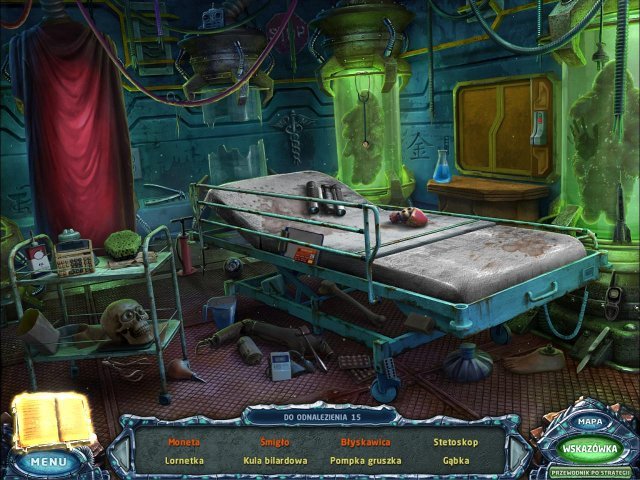Select 'Stetoskop' in the item list
Screen dimensions: 640x480
(455, 441)
